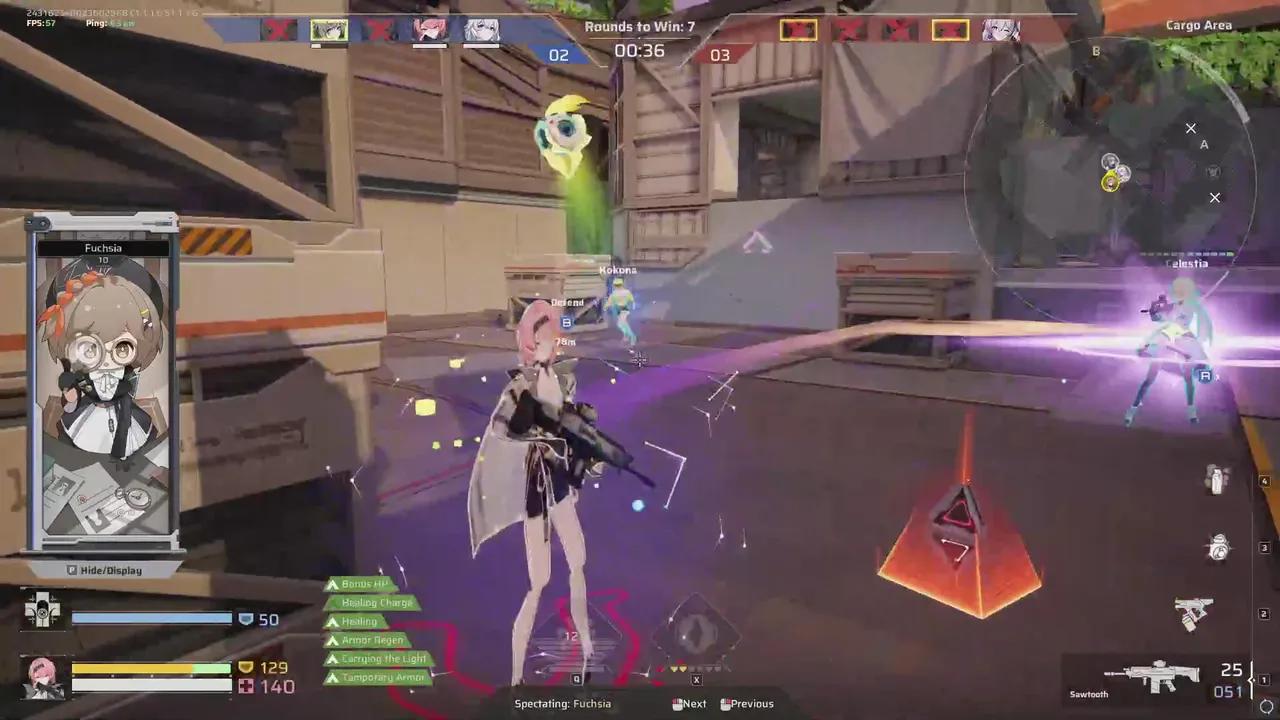Select the Sawtooth rifle in weapon slot 1
1280x720 pixels.
click(x=1155, y=675)
